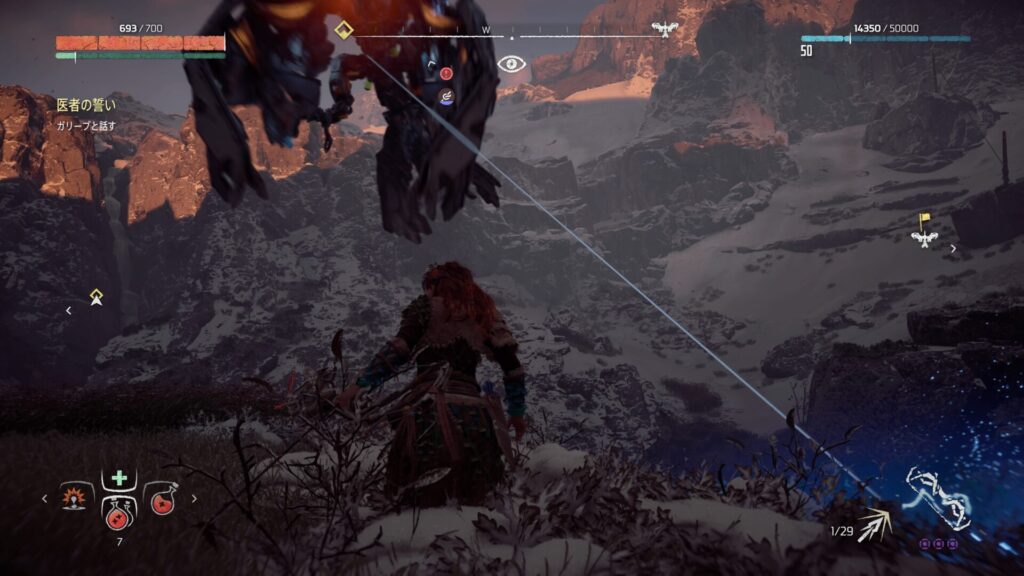Click the purple weapon modification slots
This screenshot has width=1024, height=576.
[x=937, y=544]
